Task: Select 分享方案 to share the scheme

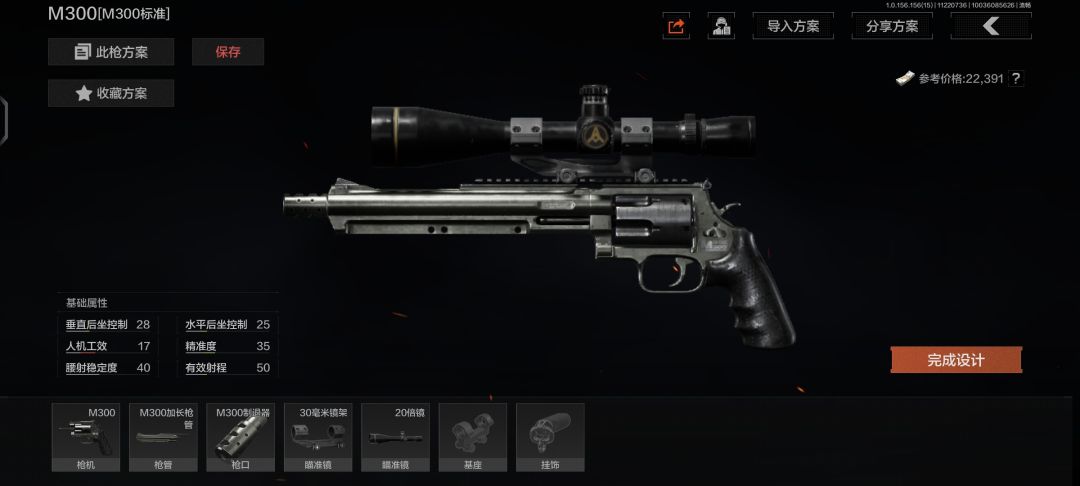Action: pyautogui.click(x=891, y=26)
